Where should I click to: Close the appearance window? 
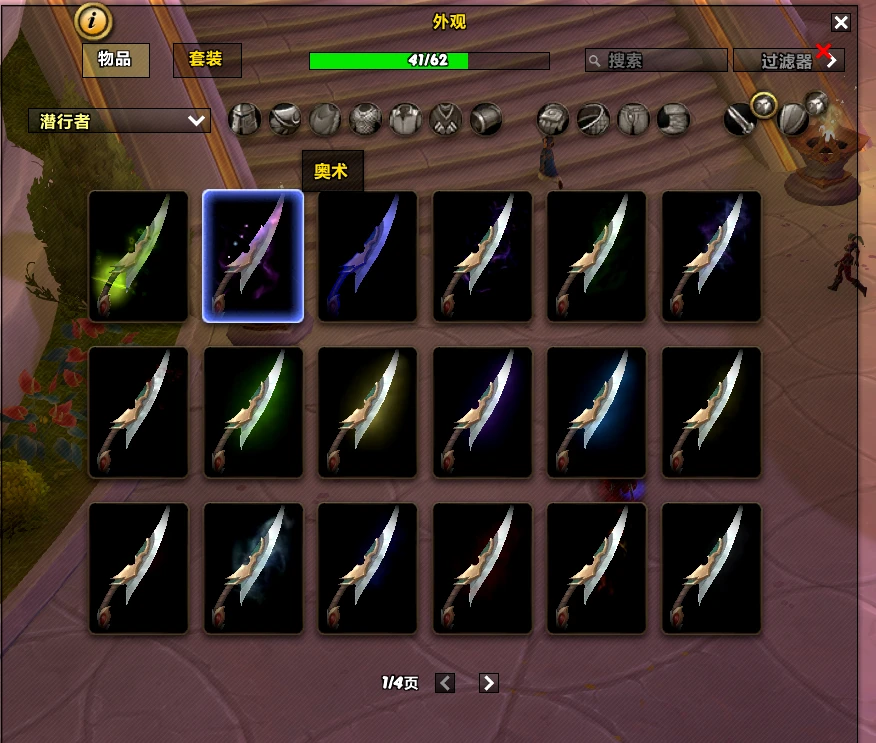841,23
